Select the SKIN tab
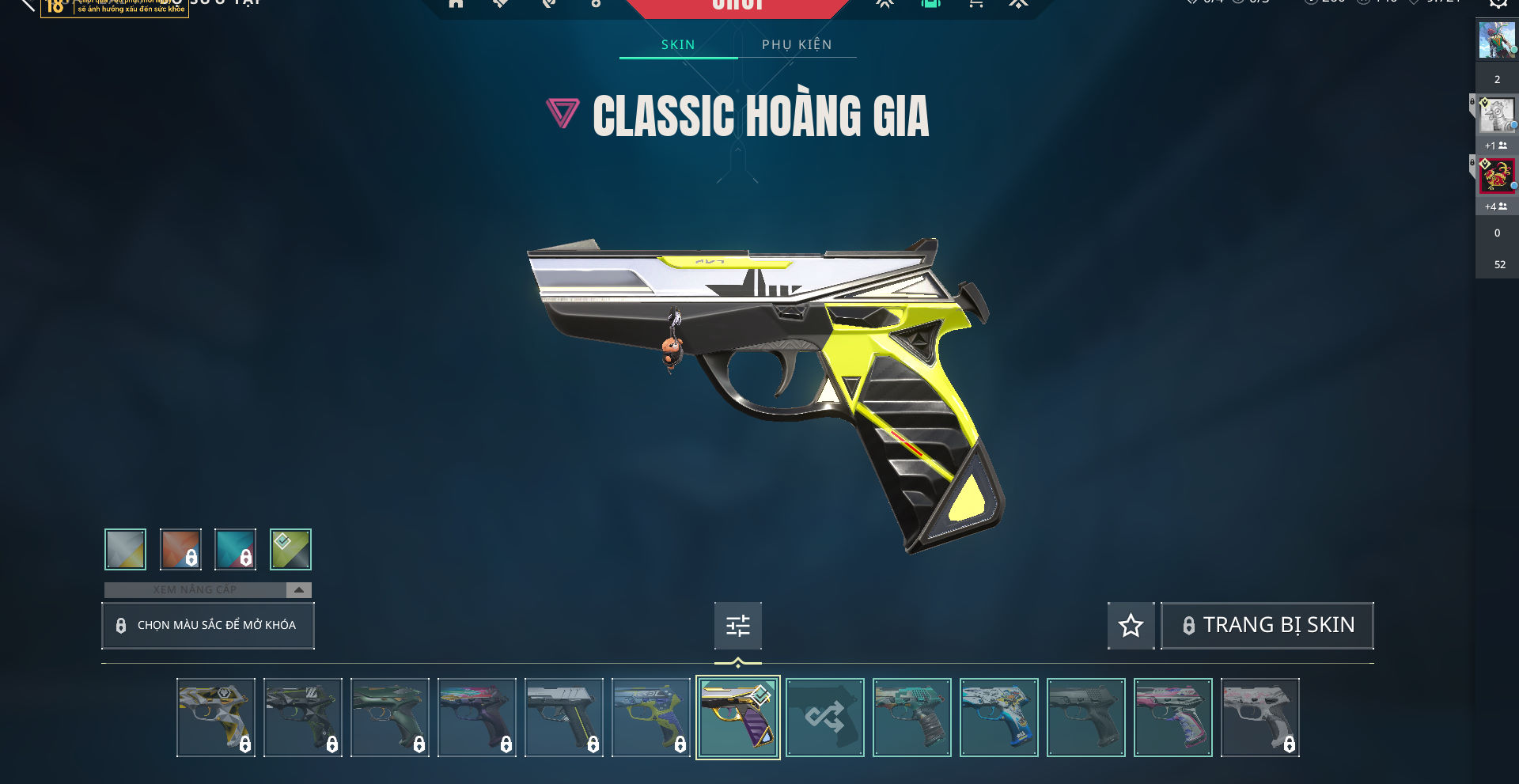Screen dimensions: 1519x784 tap(678, 44)
